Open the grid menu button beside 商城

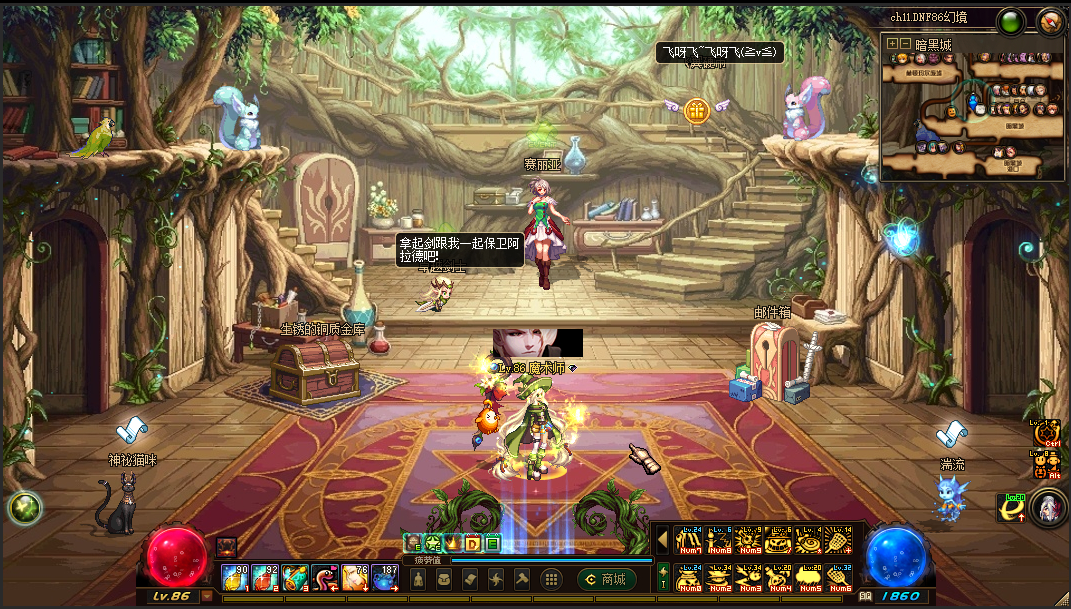click(550, 579)
